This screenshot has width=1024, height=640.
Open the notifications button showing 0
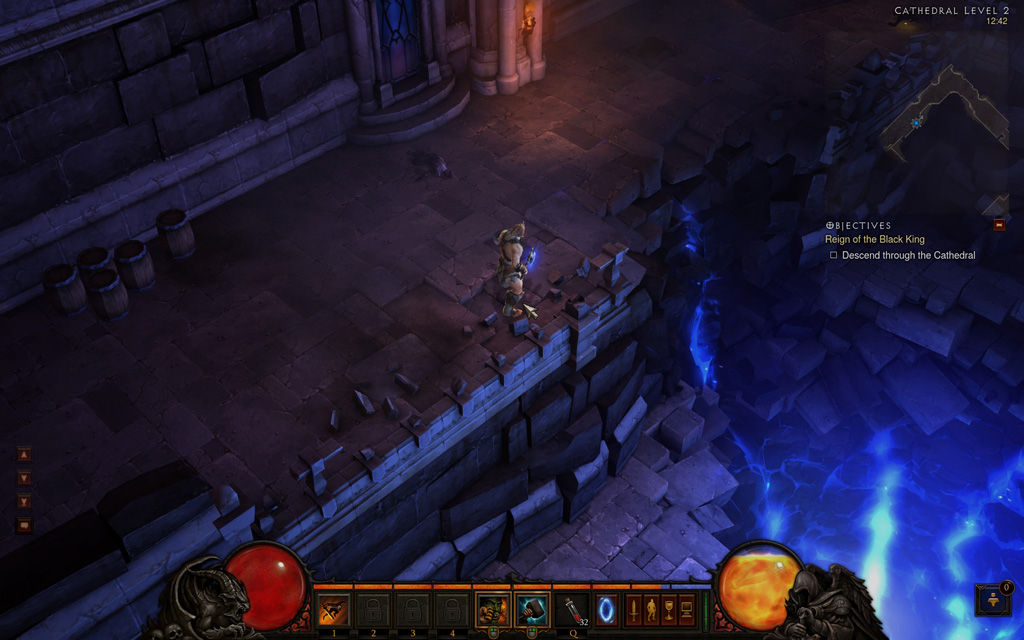[x=993, y=600]
